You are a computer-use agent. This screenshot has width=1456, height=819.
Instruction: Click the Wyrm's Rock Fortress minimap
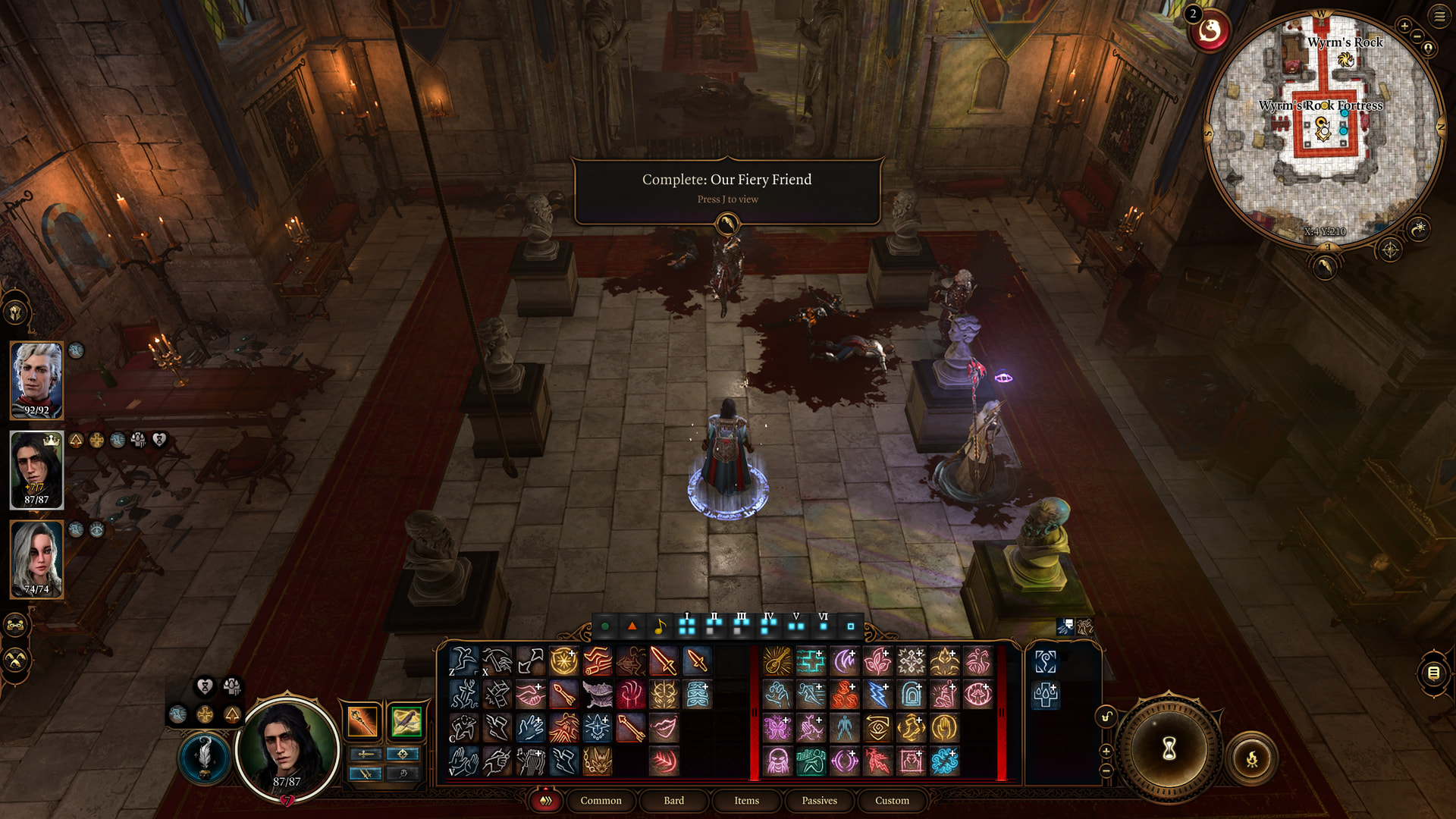(x=1323, y=129)
